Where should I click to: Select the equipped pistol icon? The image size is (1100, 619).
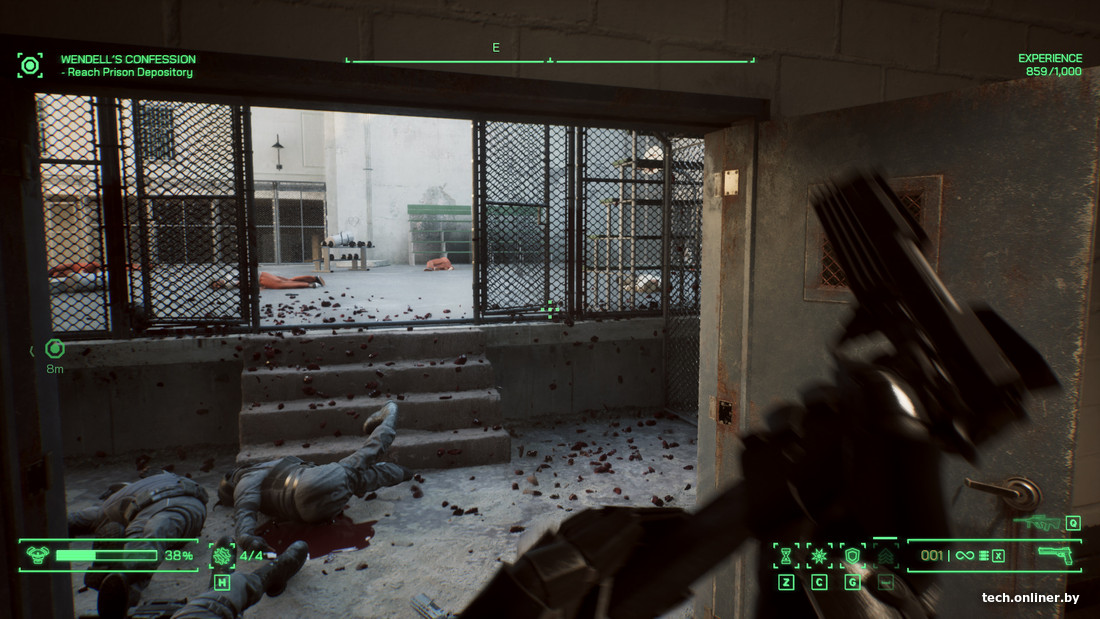pyautogui.click(x=1054, y=554)
